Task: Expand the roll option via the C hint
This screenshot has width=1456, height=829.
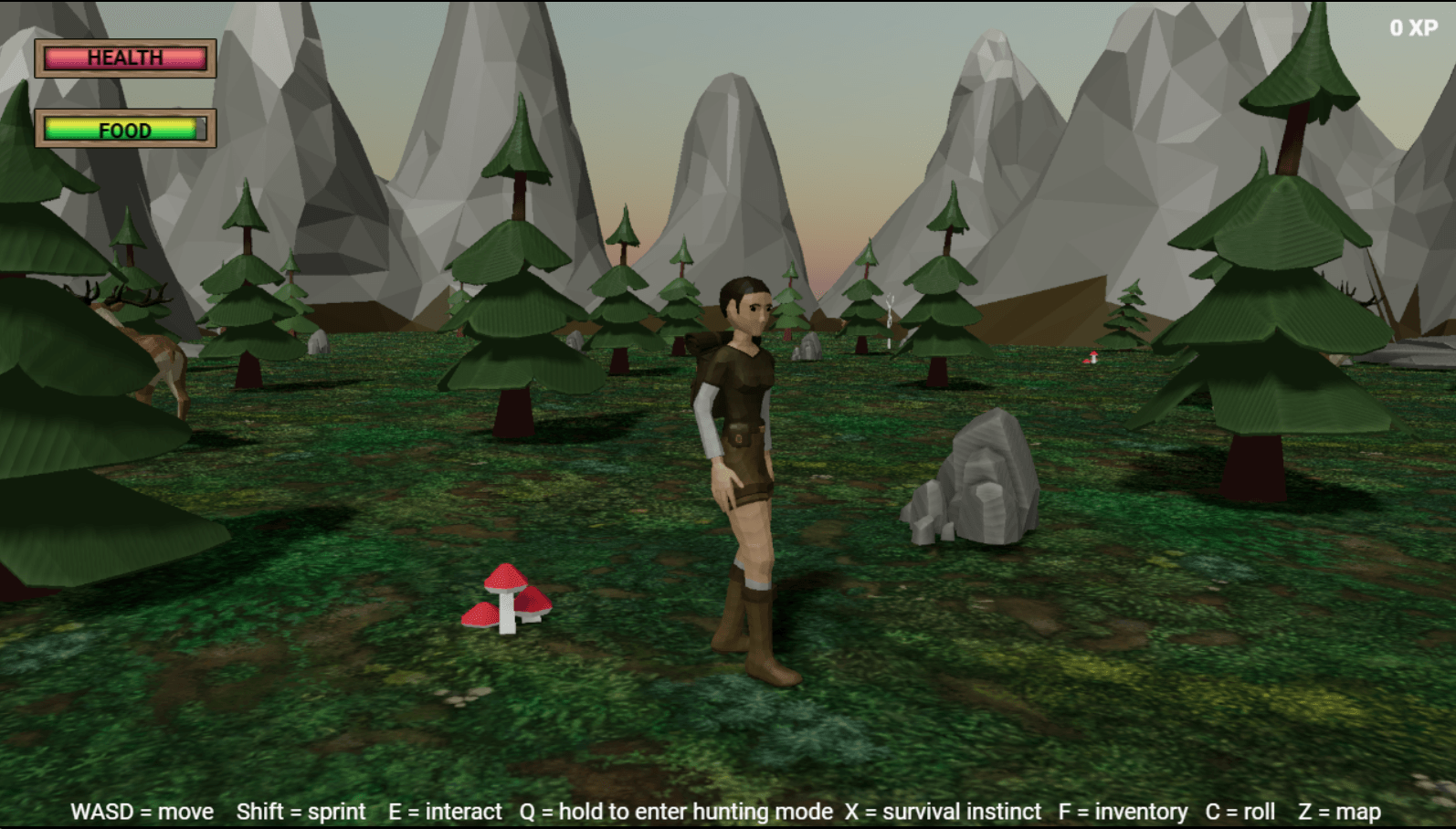Action: [x=1240, y=811]
